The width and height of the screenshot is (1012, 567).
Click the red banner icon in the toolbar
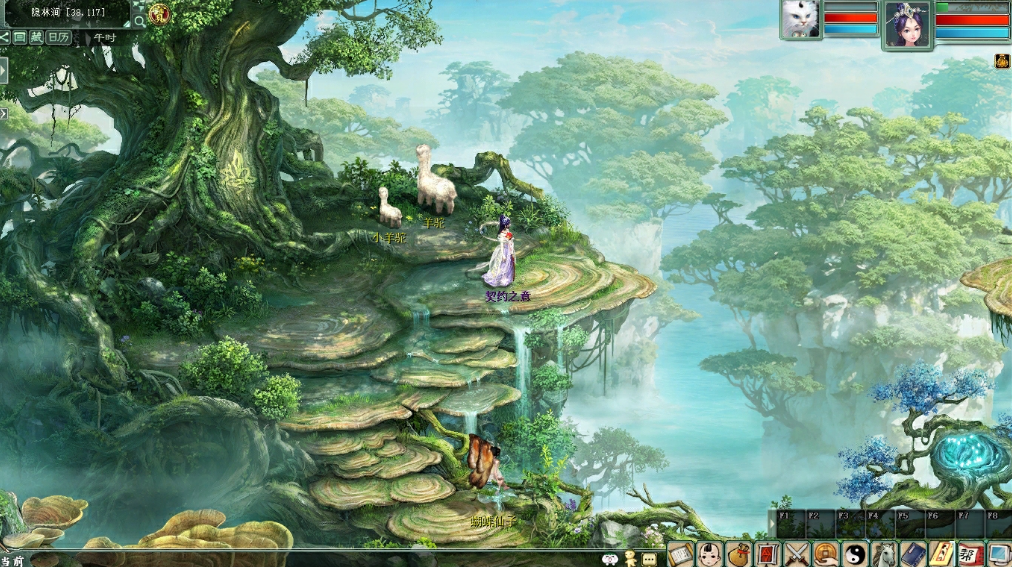pos(767,554)
